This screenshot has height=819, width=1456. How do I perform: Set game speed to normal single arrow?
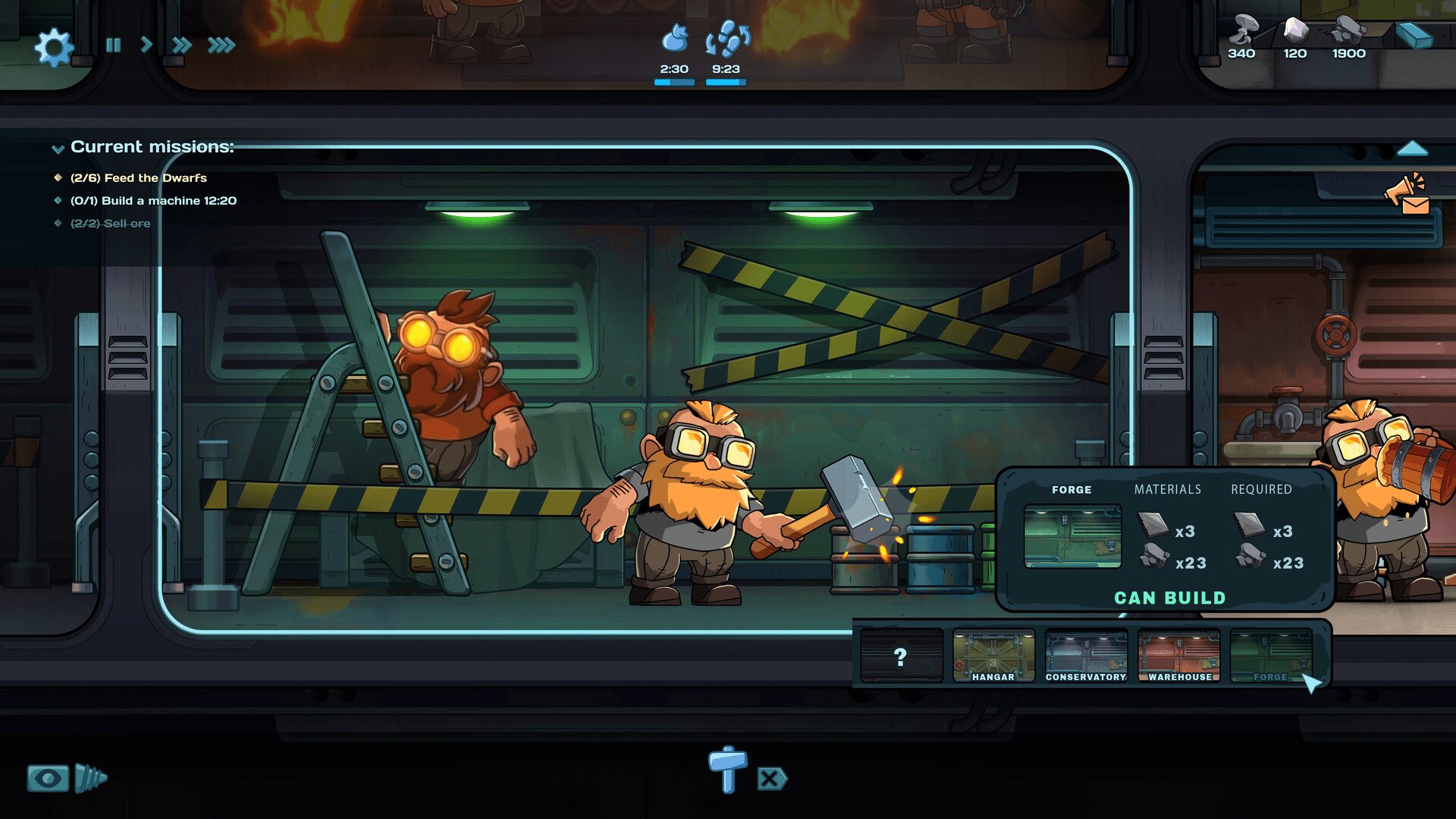(146, 45)
